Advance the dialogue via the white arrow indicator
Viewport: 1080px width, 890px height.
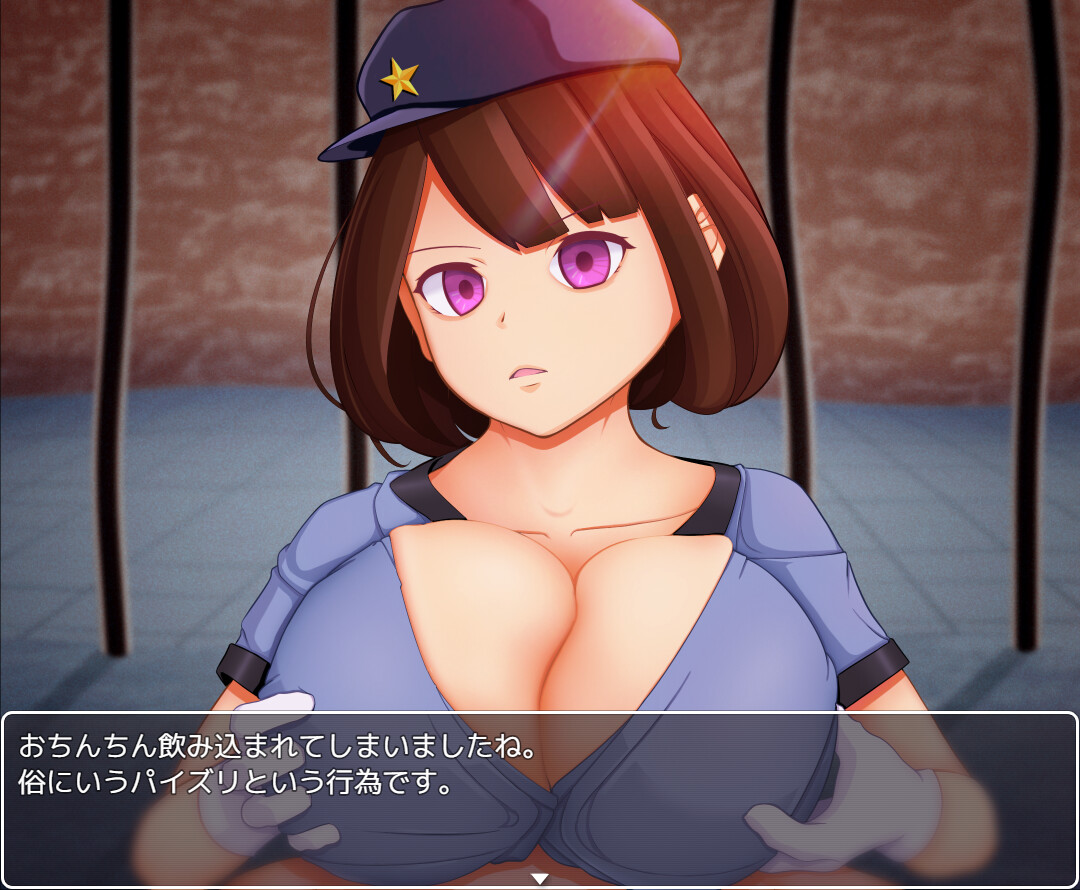540,879
